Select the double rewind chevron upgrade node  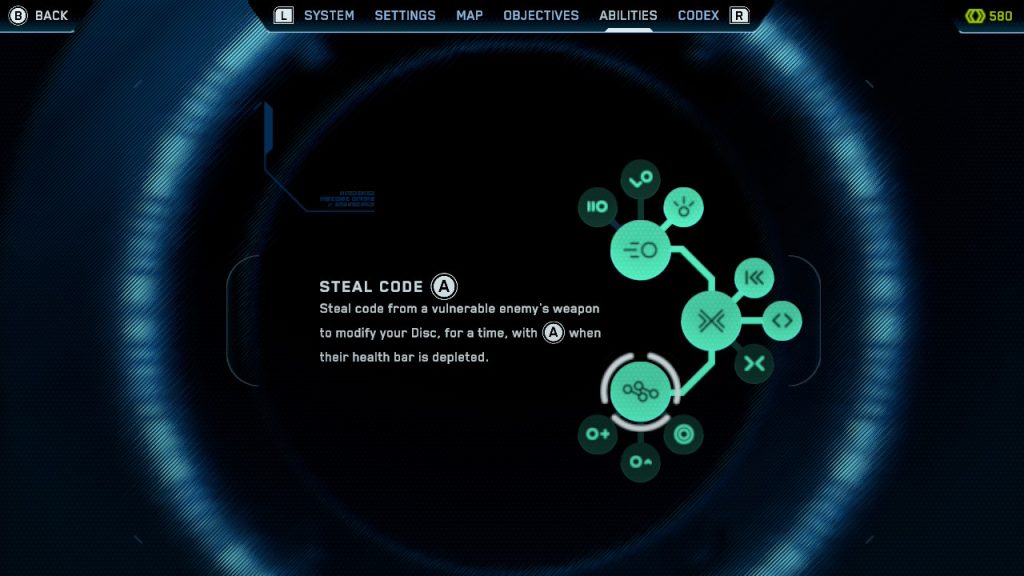tap(754, 278)
